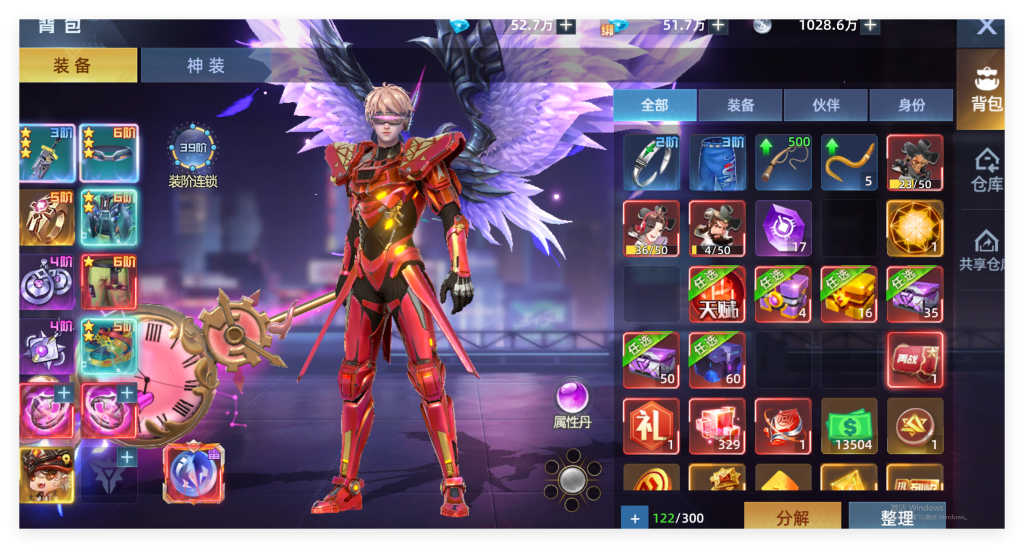Screen dimensions: 1024x548
Task: Select the blue jeans item in the bag
Action: (717, 162)
